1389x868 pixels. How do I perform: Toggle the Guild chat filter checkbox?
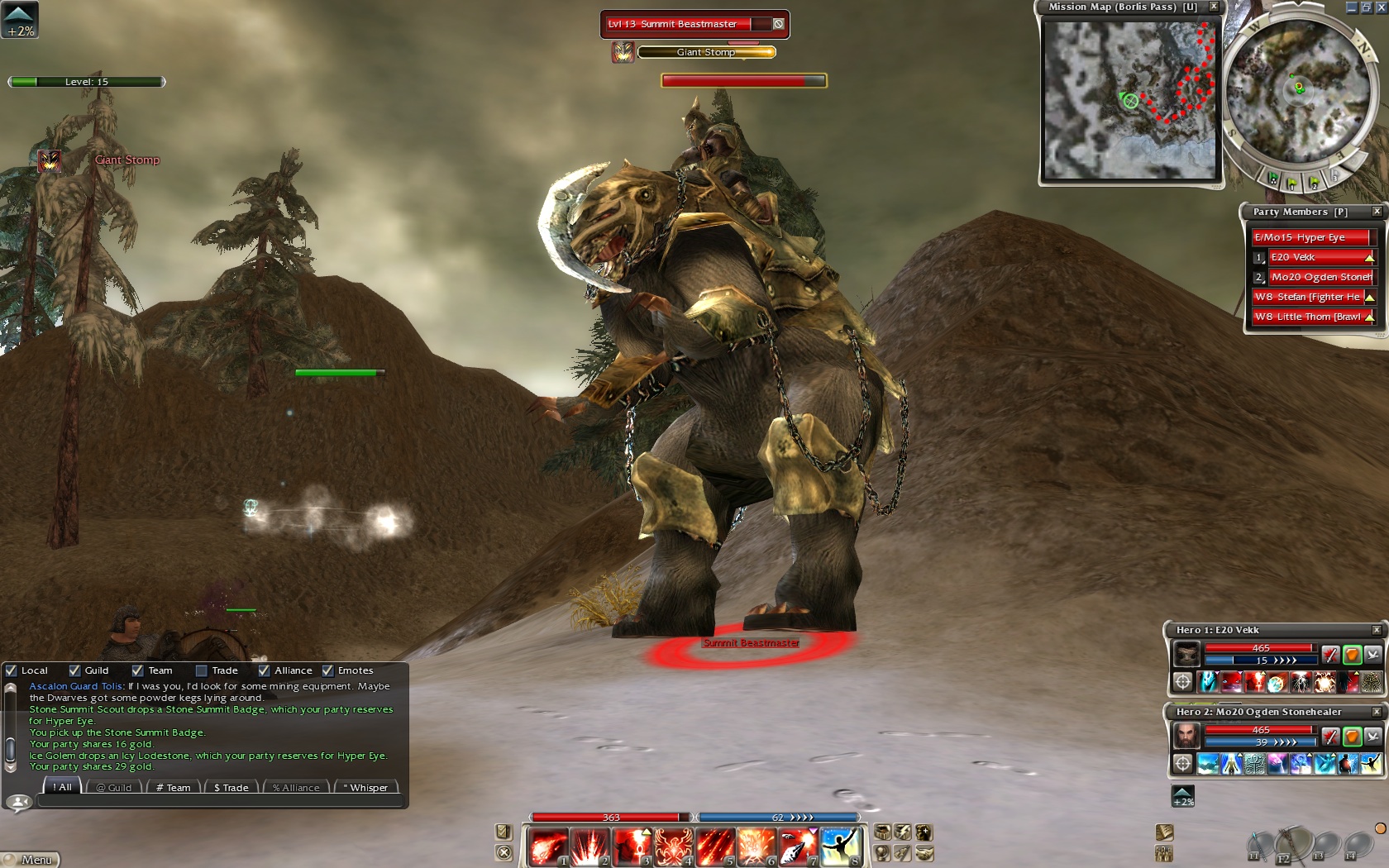click(x=75, y=670)
